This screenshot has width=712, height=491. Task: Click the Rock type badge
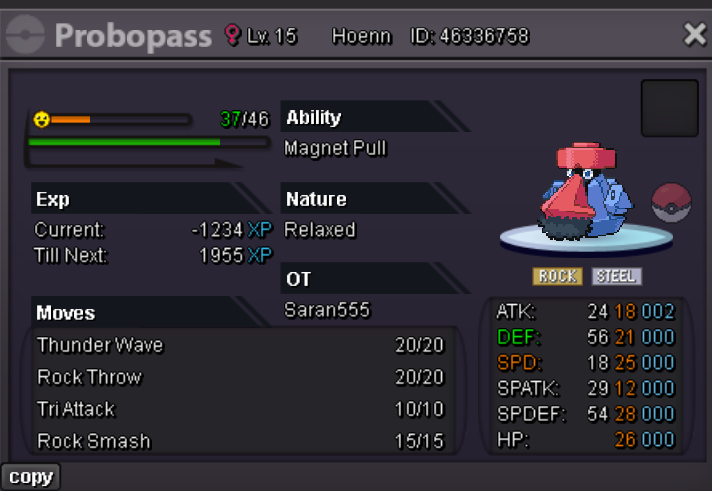pos(559,276)
